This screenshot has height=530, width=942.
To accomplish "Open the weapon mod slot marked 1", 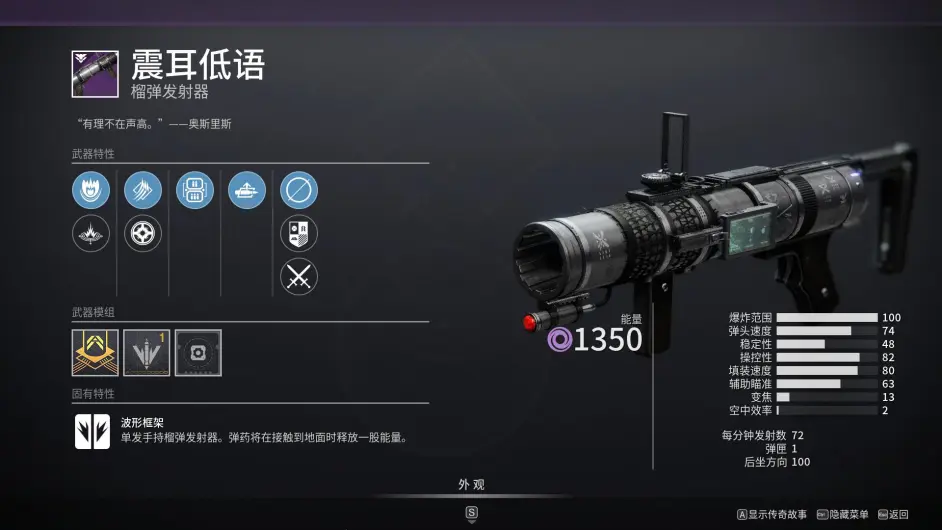I will click(x=146, y=352).
